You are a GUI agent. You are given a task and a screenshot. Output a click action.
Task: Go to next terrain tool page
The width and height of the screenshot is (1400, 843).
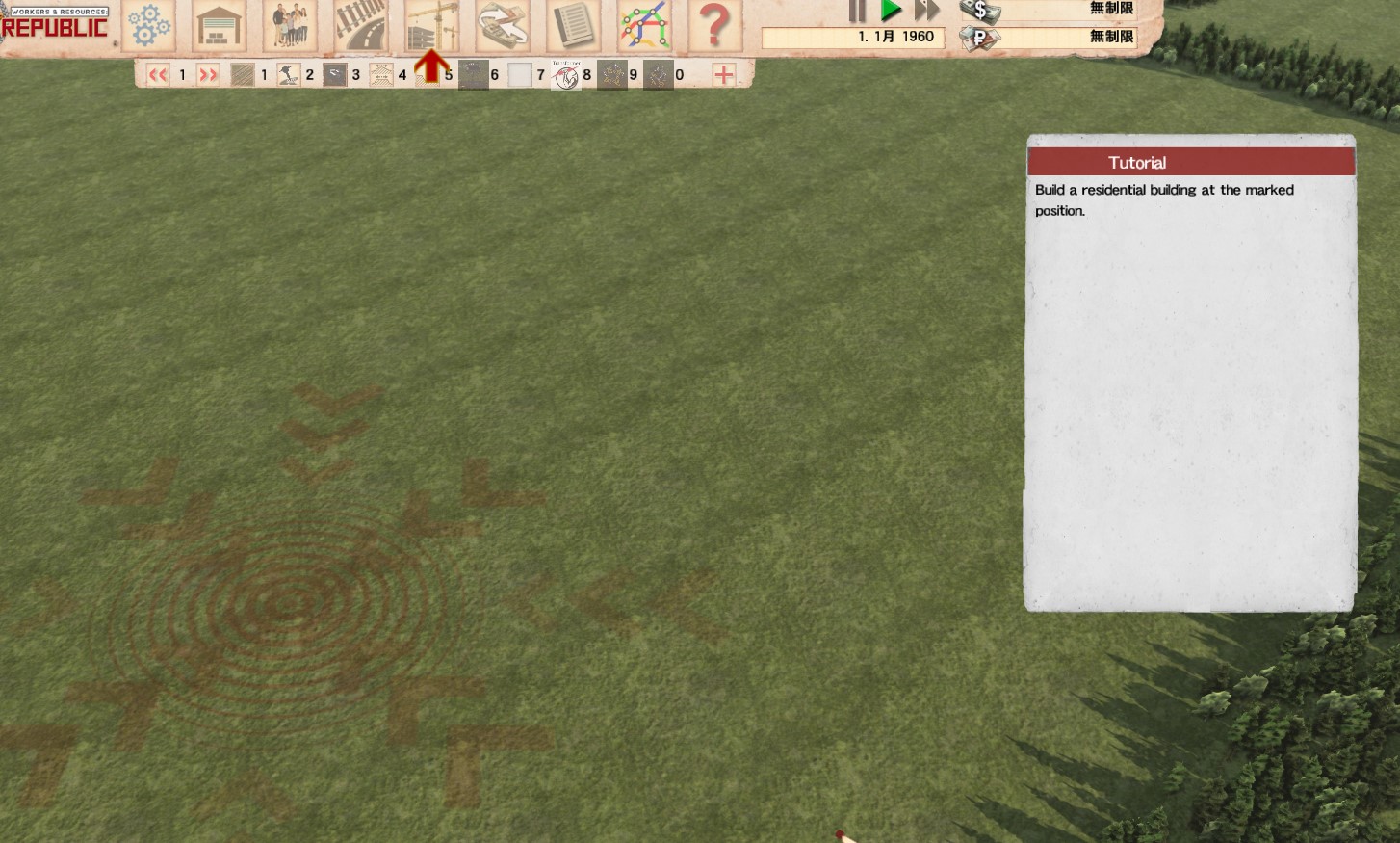coord(208,75)
